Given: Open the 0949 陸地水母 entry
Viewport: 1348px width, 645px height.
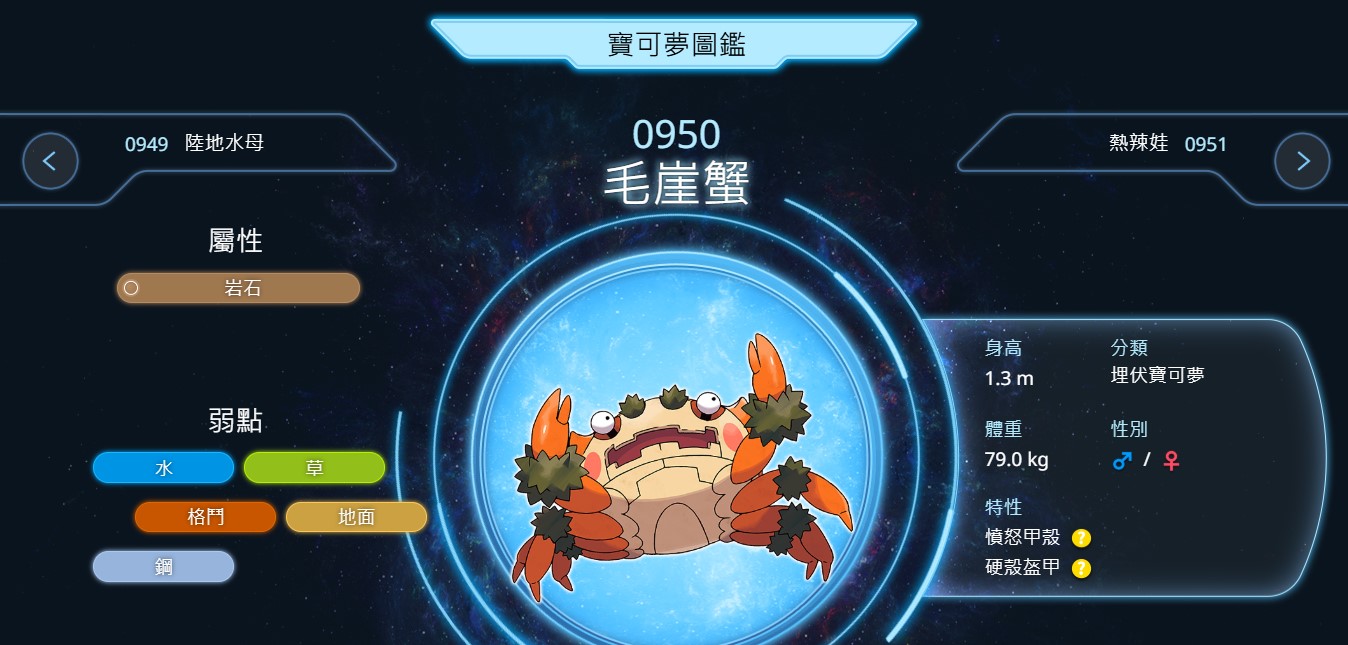Looking at the screenshot, I should 195,144.
